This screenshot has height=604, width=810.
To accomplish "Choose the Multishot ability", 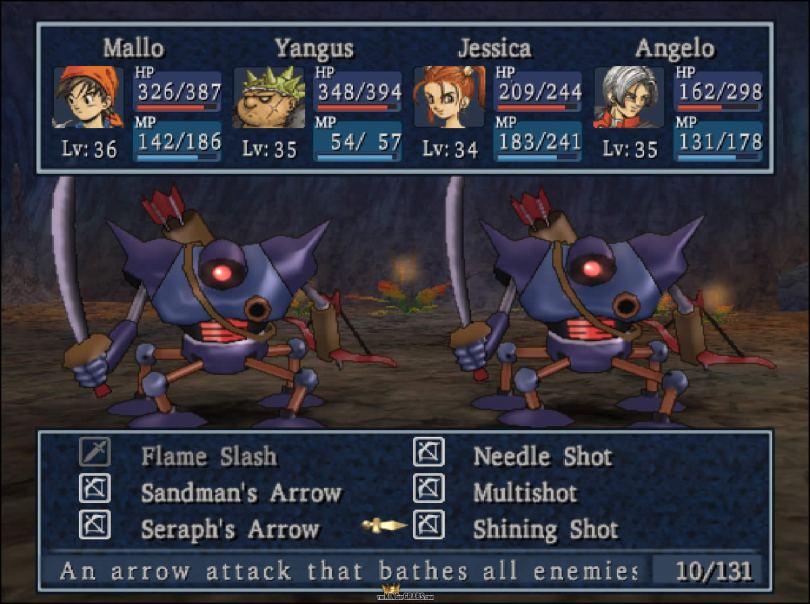I will [526, 493].
